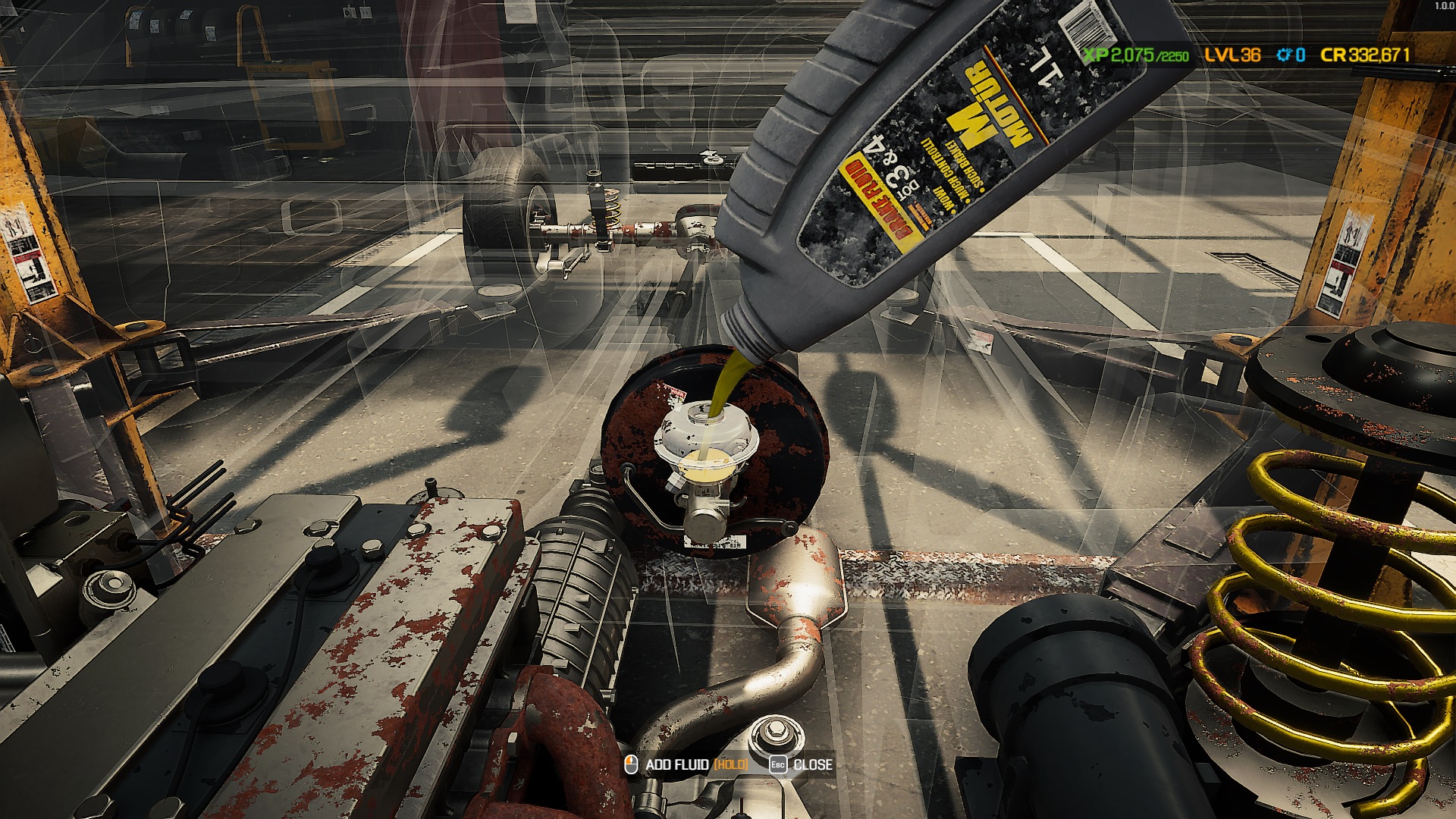
Task: Click the blue gear token icon in HUD
Action: 1282,54
